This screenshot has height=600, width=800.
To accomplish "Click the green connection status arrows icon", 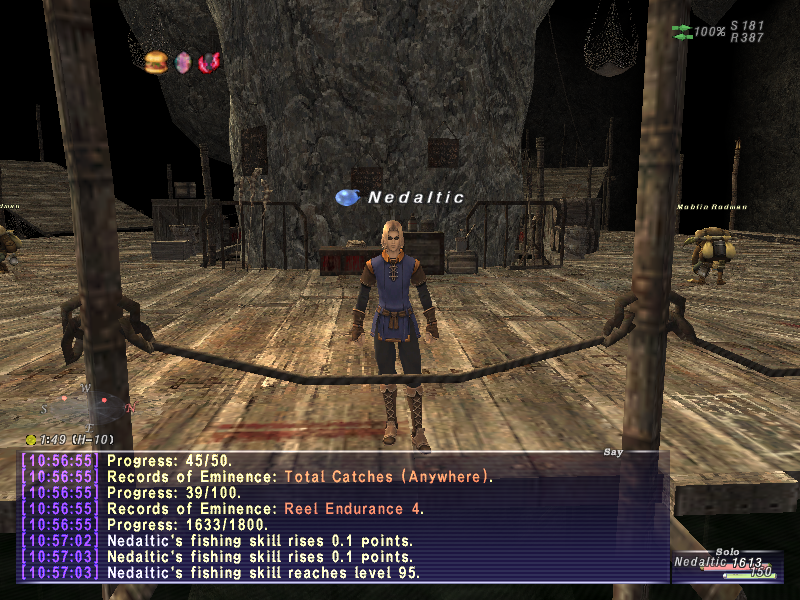I will (x=681, y=32).
